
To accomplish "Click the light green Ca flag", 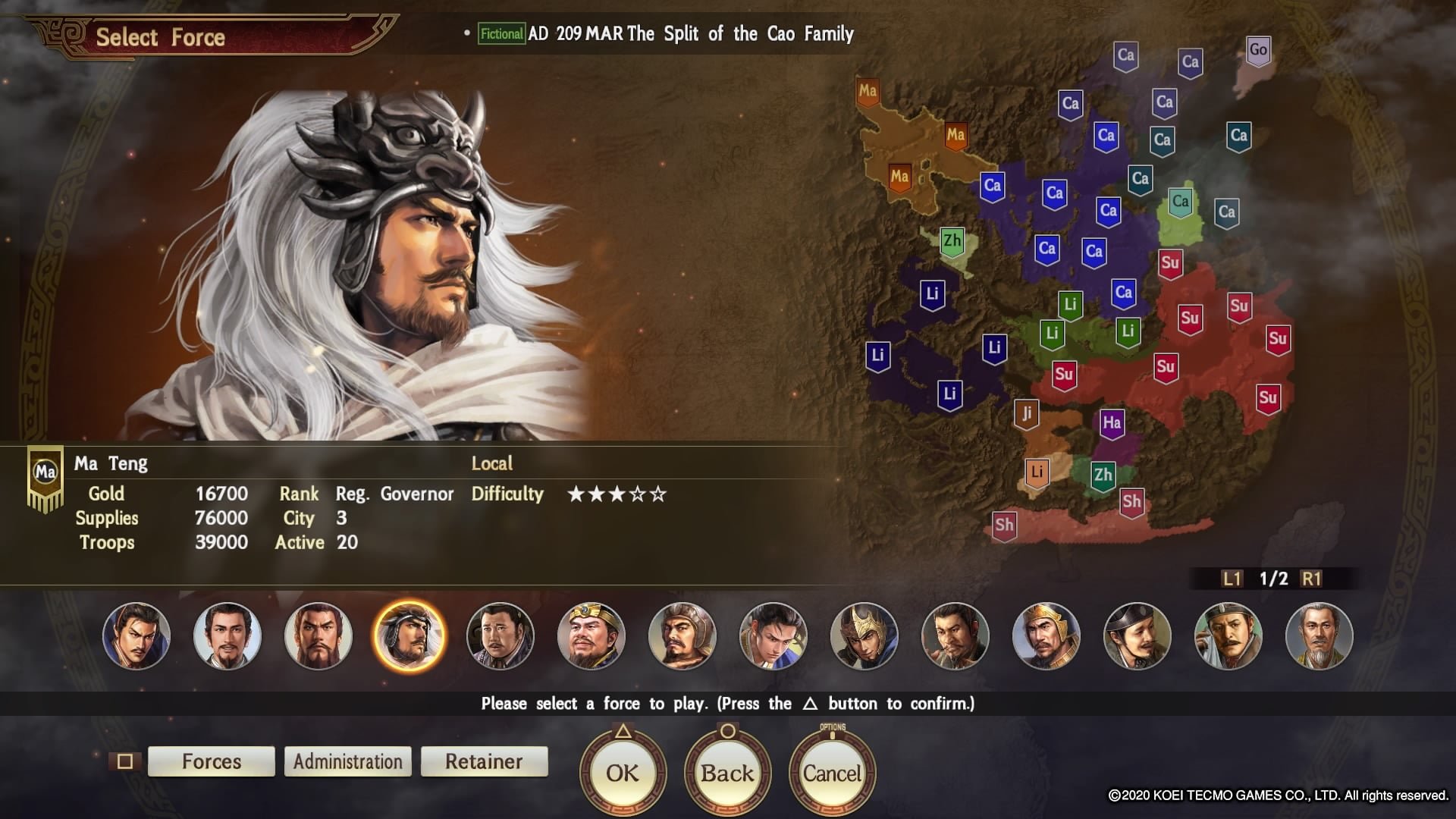I will click(1180, 202).
